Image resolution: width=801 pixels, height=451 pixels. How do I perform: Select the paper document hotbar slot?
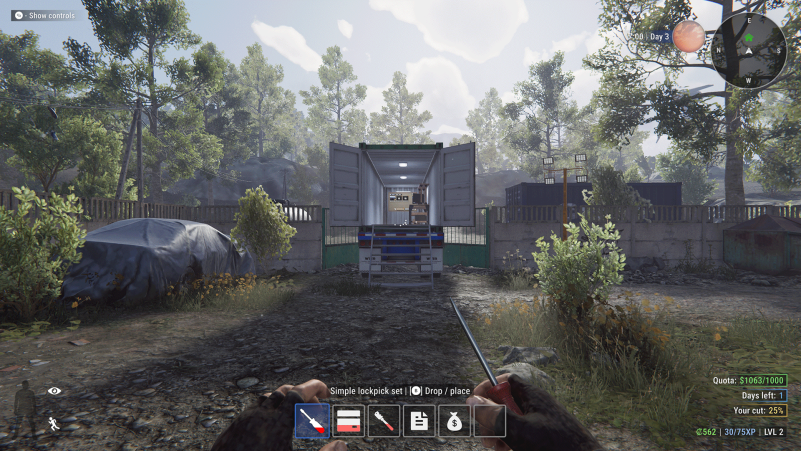tap(419, 420)
